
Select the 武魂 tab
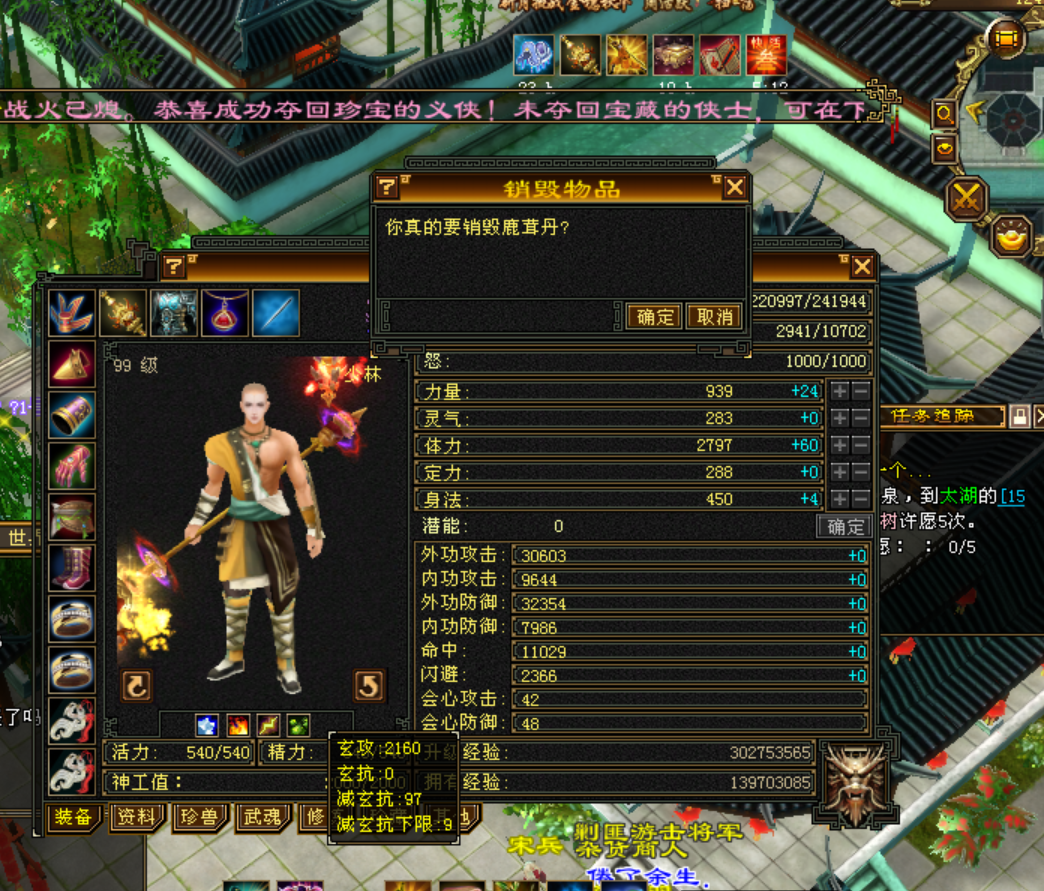pos(262,817)
